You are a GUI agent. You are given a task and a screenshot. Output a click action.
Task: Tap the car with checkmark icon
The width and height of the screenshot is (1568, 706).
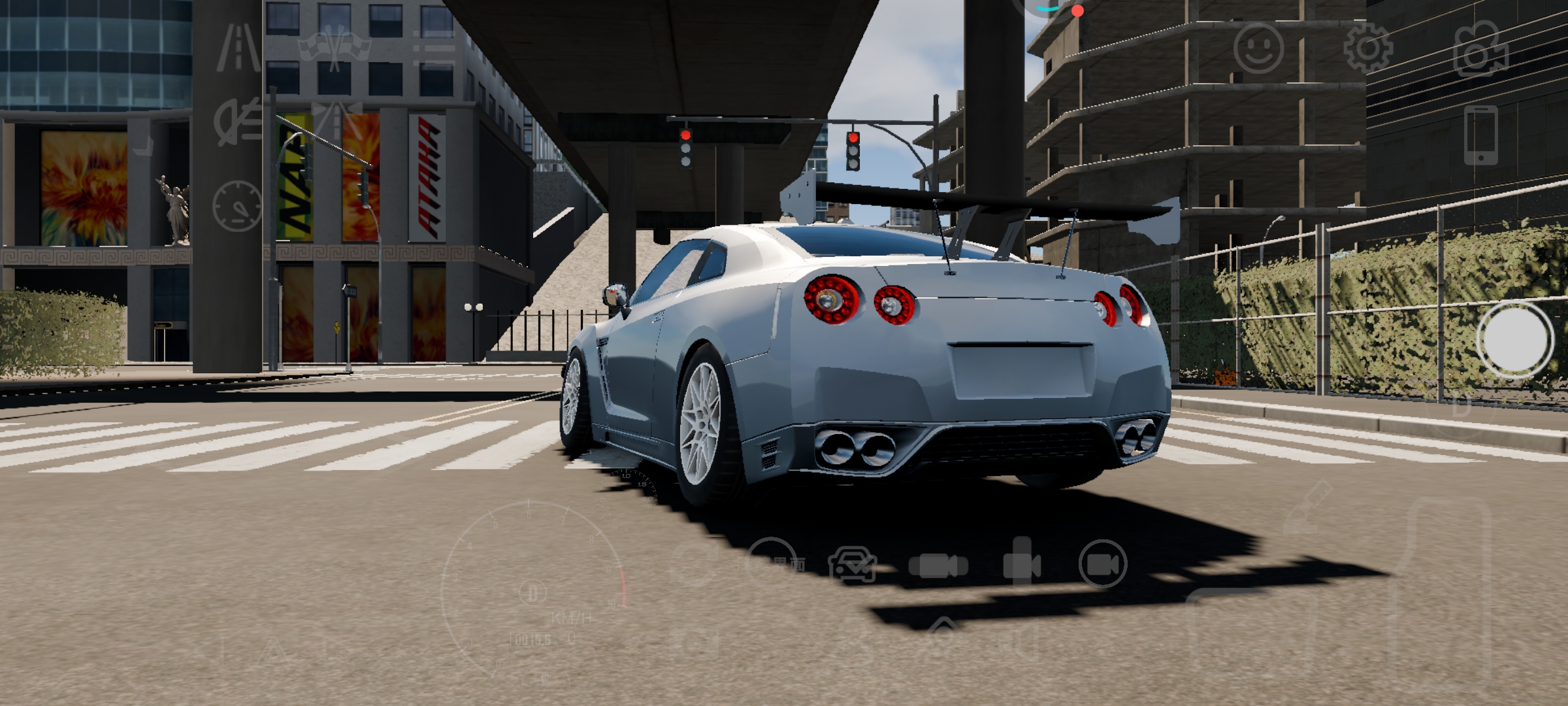click(853, 565)
